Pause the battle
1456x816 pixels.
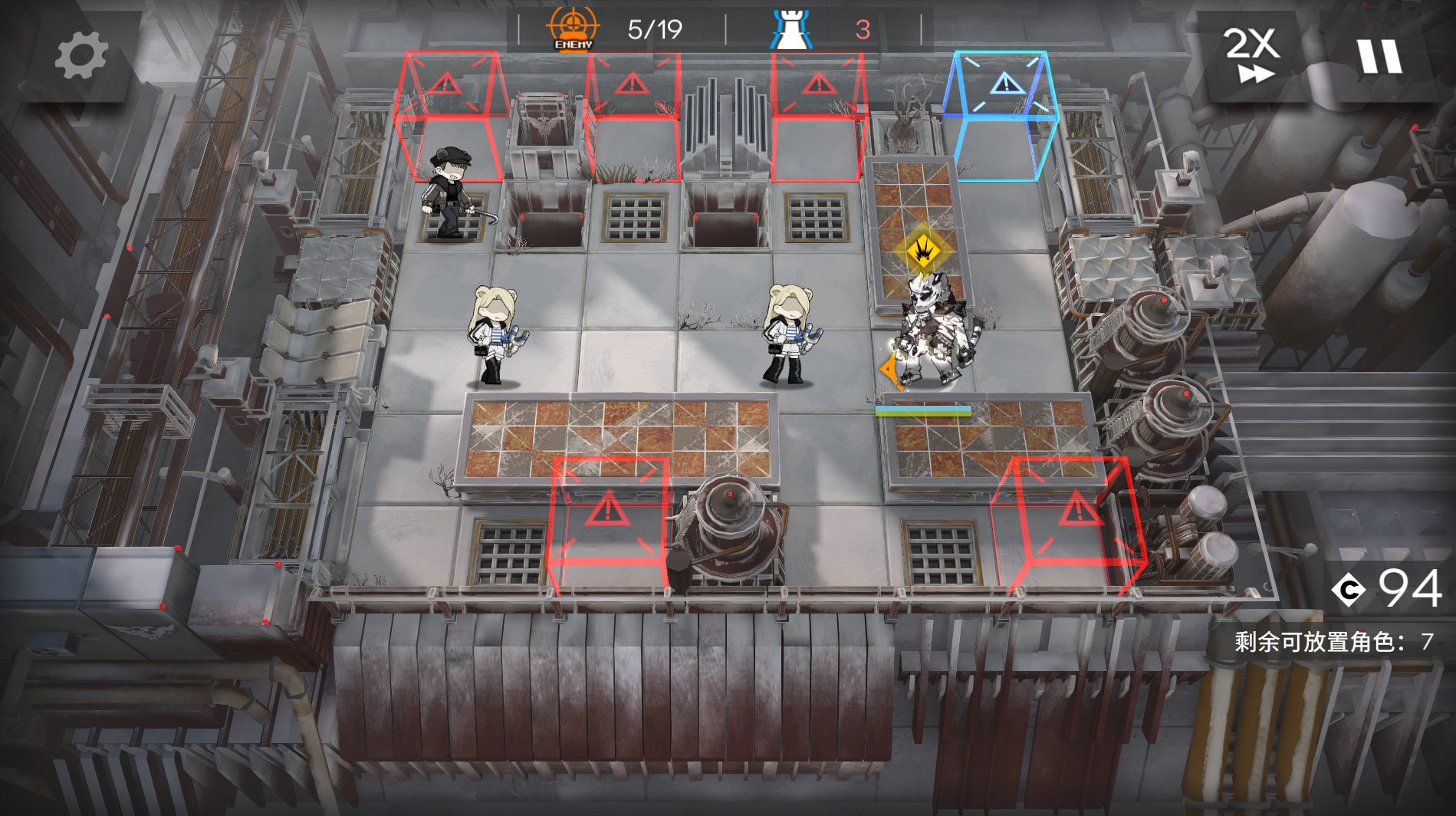[1379, 56]
